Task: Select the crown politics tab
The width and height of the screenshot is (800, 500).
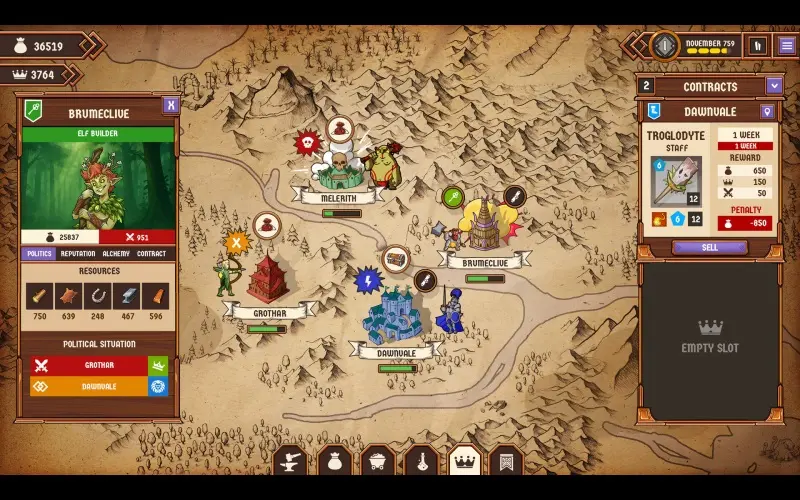Action: coord(463,462)
